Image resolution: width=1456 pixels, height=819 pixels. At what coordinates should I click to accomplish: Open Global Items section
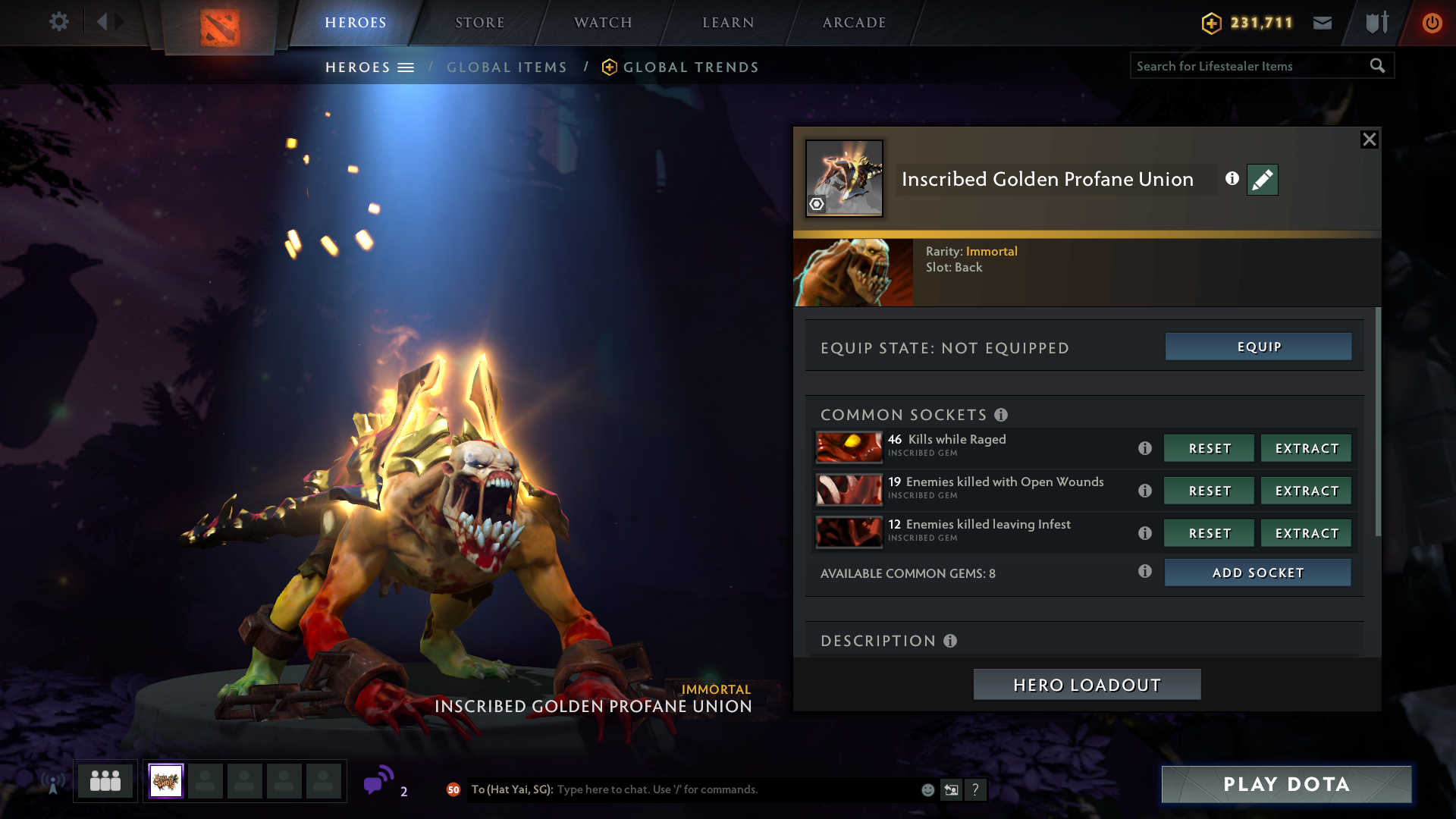click(x=507, y=67)
